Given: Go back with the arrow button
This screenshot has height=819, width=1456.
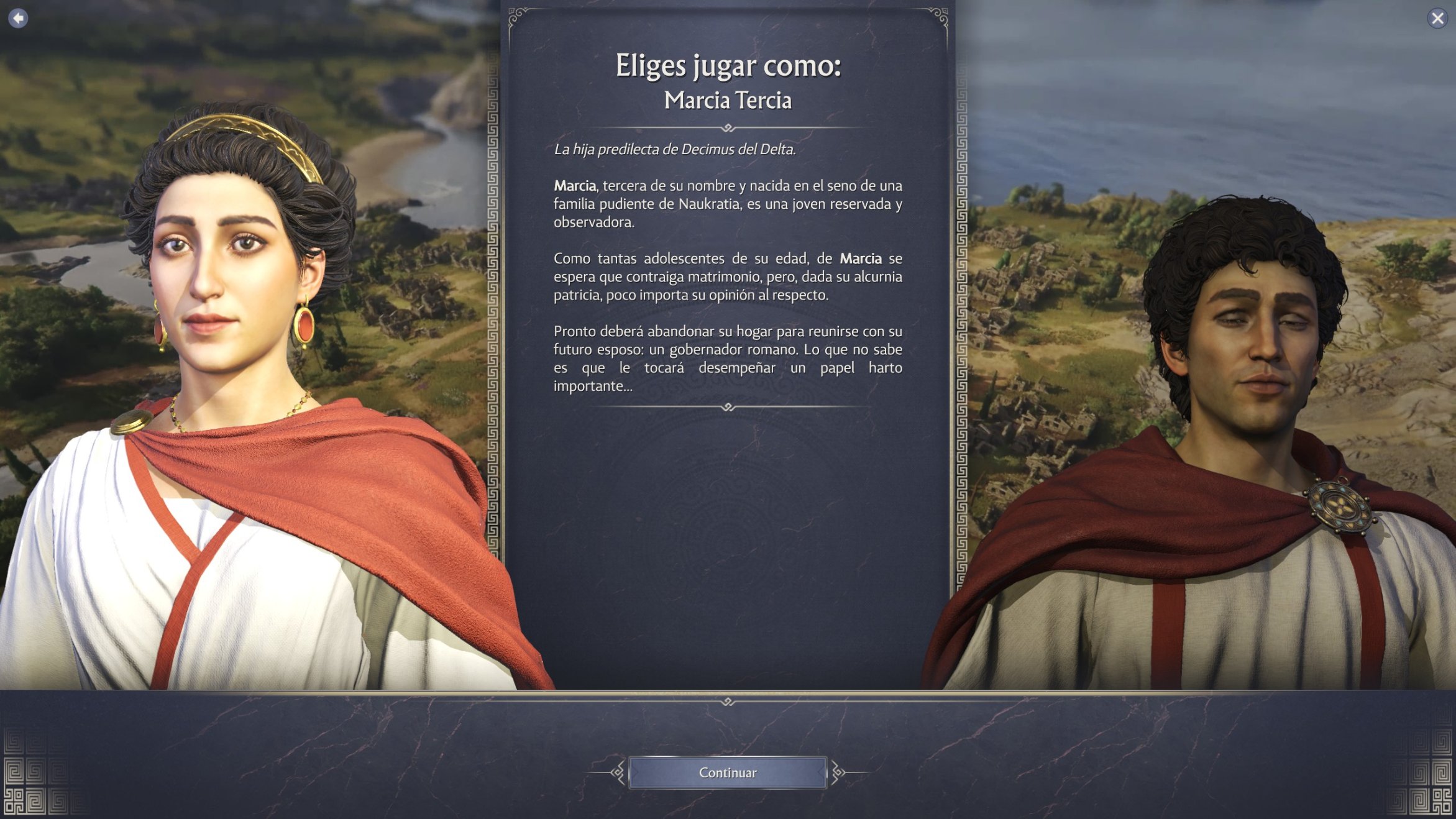Looking at the screenshot, I should click(18, 19).
